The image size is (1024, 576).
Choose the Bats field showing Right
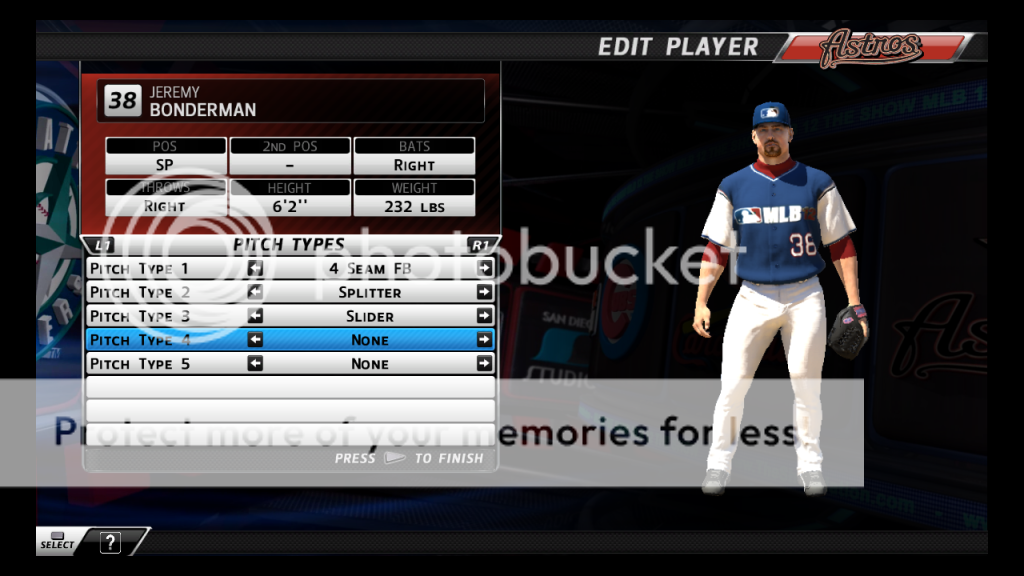point(414,165)
